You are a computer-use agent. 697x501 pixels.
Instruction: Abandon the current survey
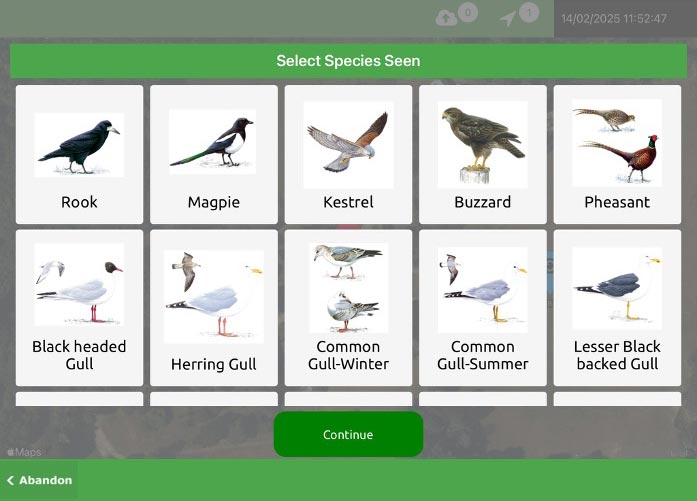(x=39, y=480)
